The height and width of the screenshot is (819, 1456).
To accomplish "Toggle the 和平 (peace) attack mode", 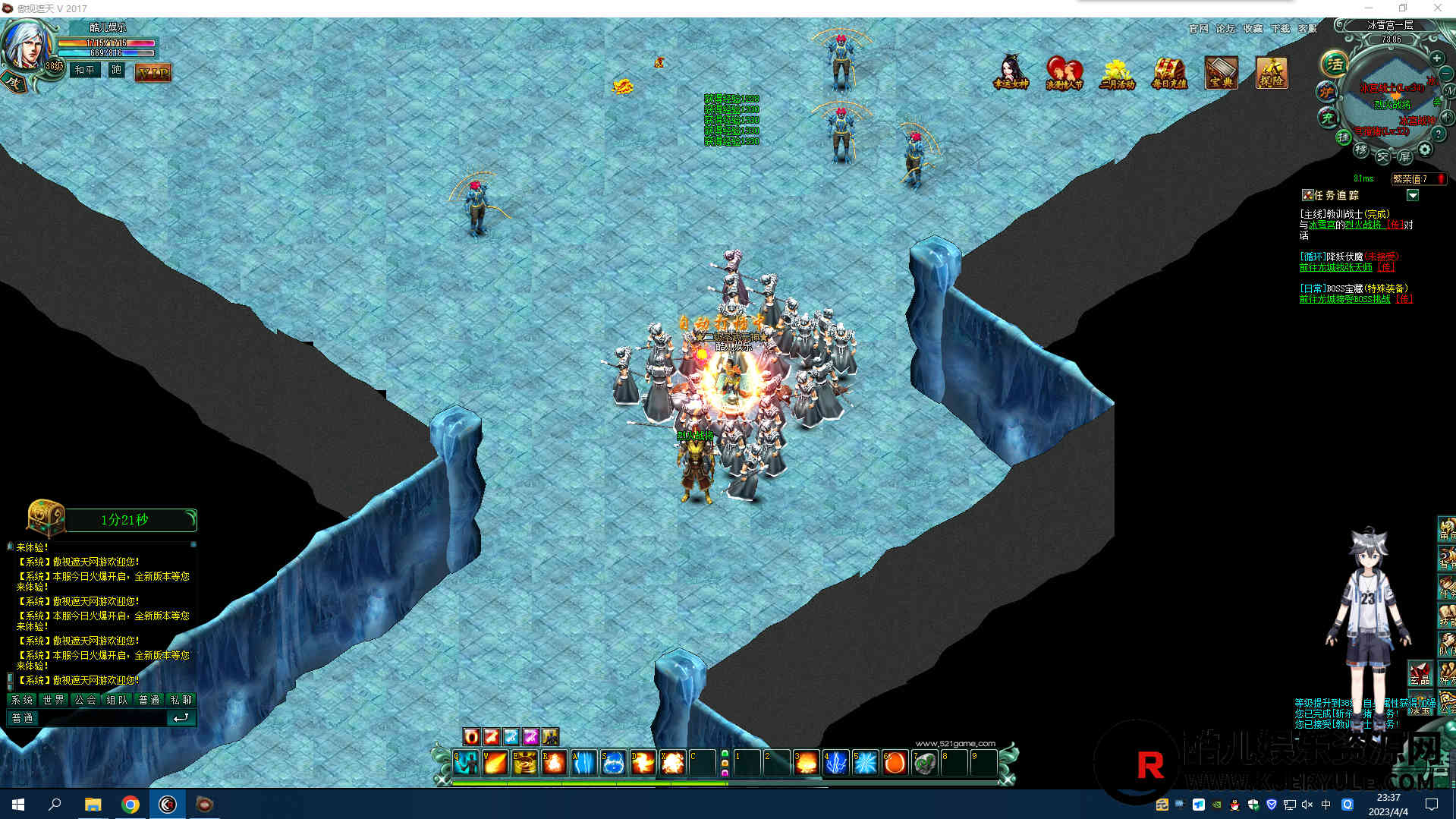I will (85, 71).
